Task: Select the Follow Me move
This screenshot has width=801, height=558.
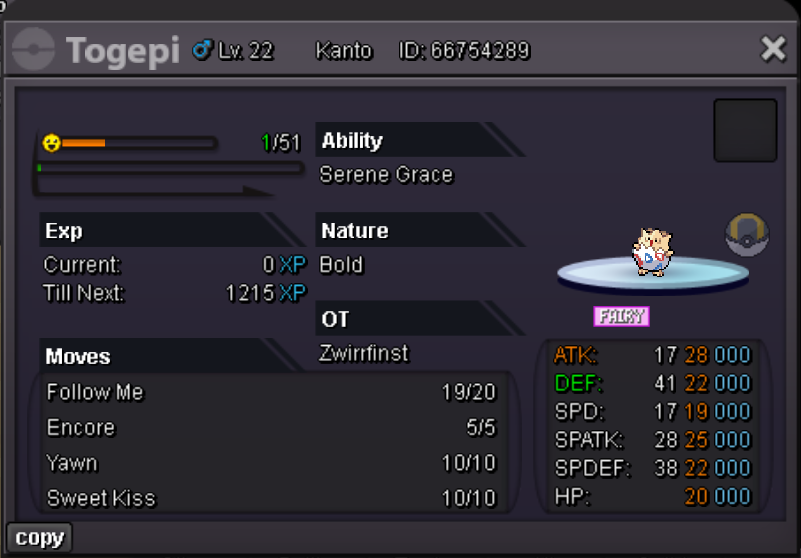Action: tap(271, 392)
